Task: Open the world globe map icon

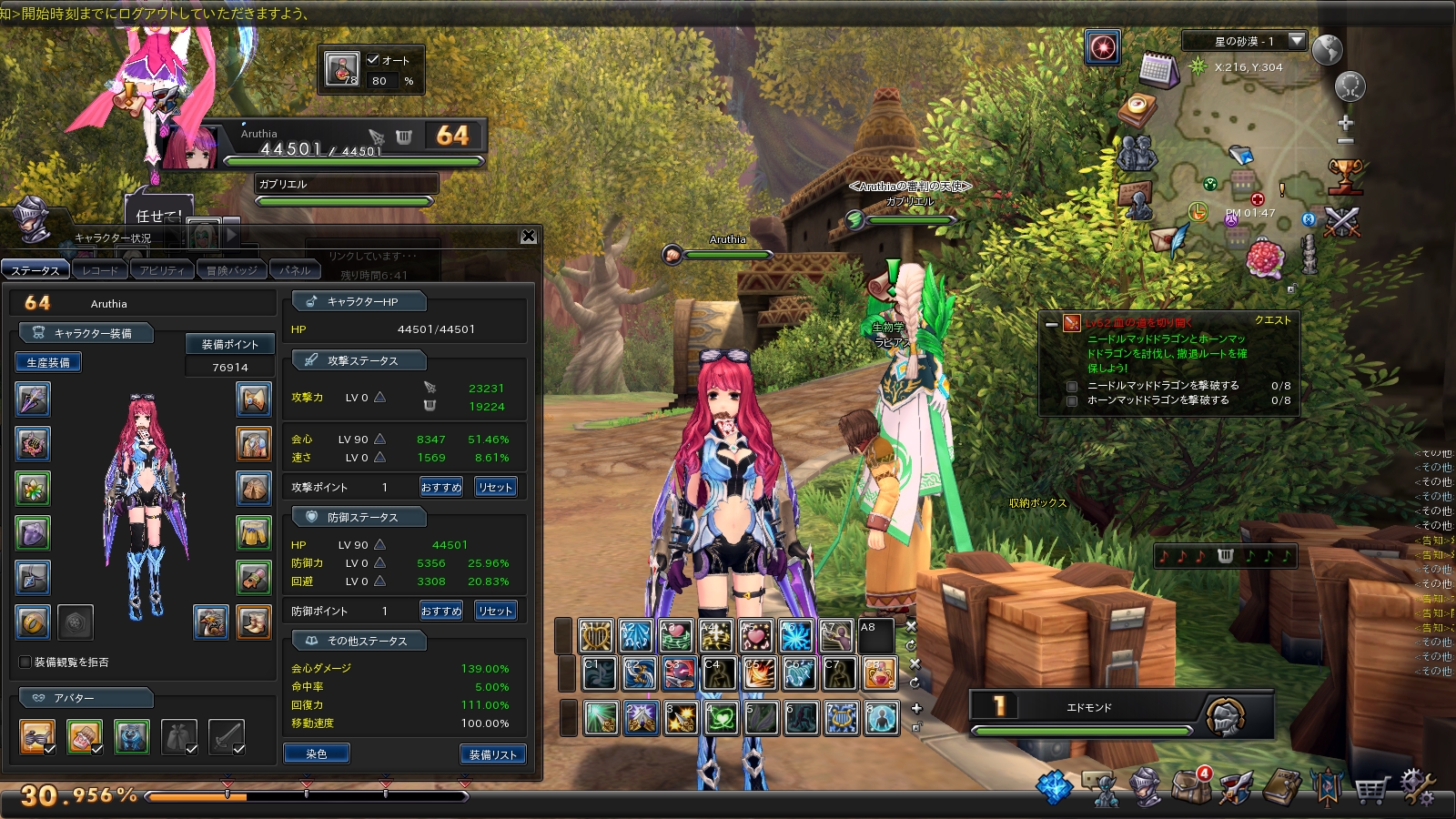Action: pos(1328,49)
